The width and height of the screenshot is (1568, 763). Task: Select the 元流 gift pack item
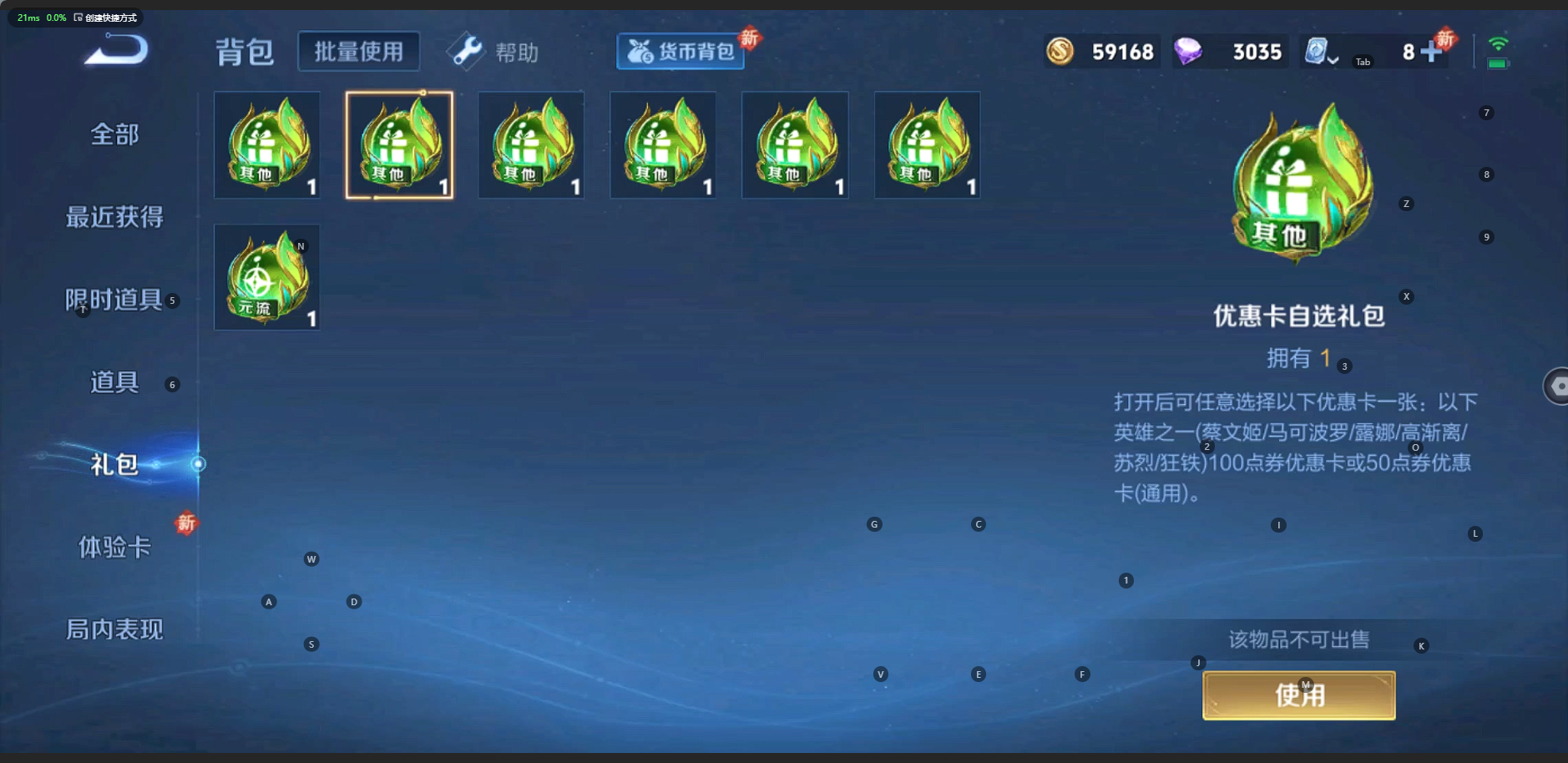point(267,277)
